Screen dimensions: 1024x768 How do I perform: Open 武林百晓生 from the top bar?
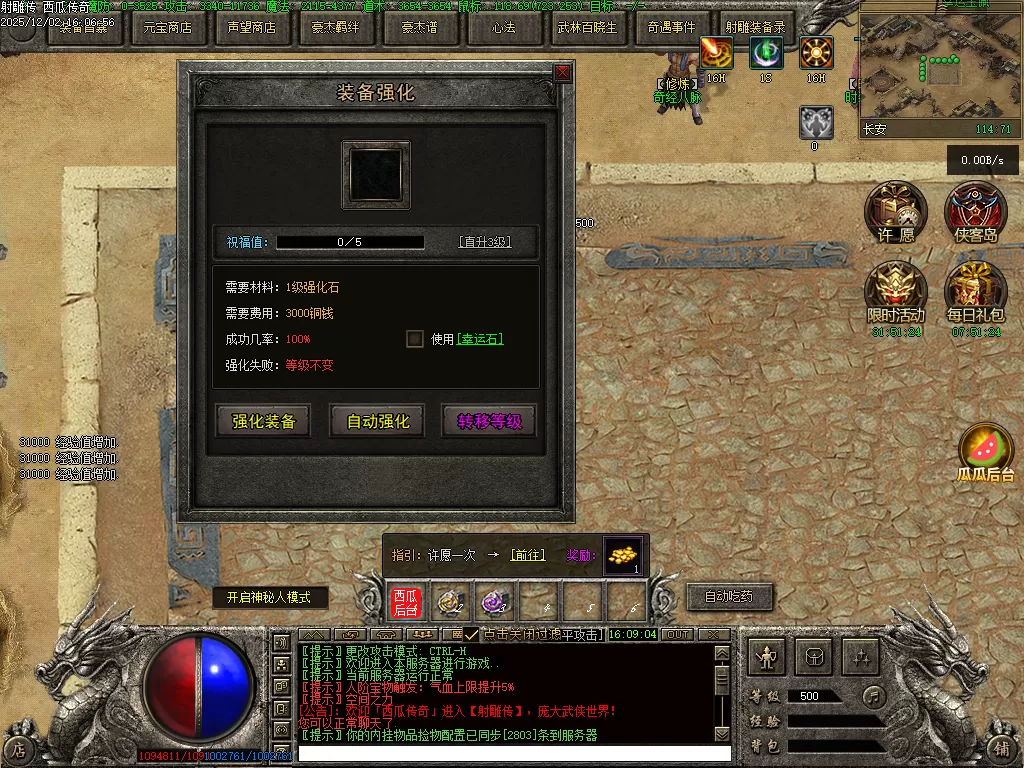pos(588,28)
